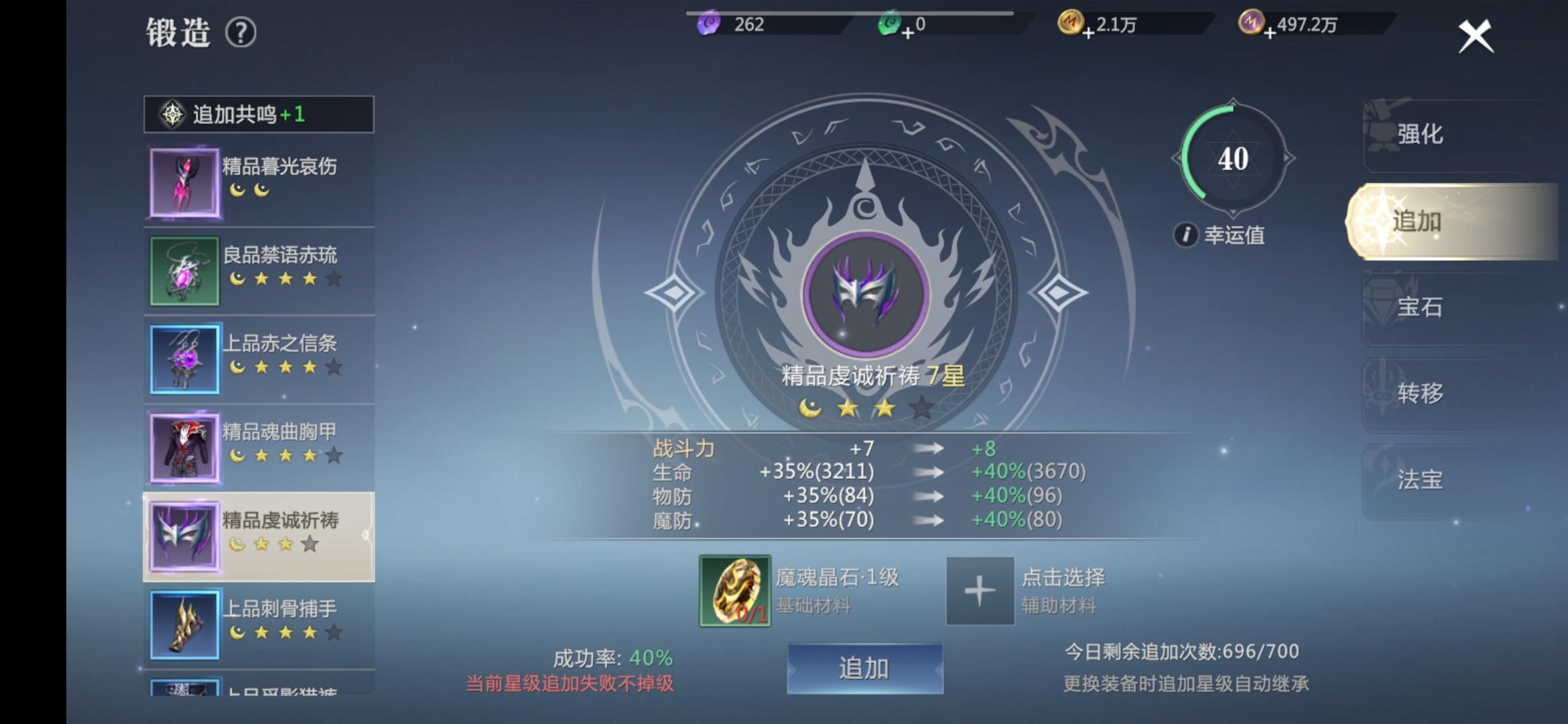This screenshot has width=1568, height=724.
Task: Select the 良品禁语赤琉 necklace icon
Action: point(184,271)
